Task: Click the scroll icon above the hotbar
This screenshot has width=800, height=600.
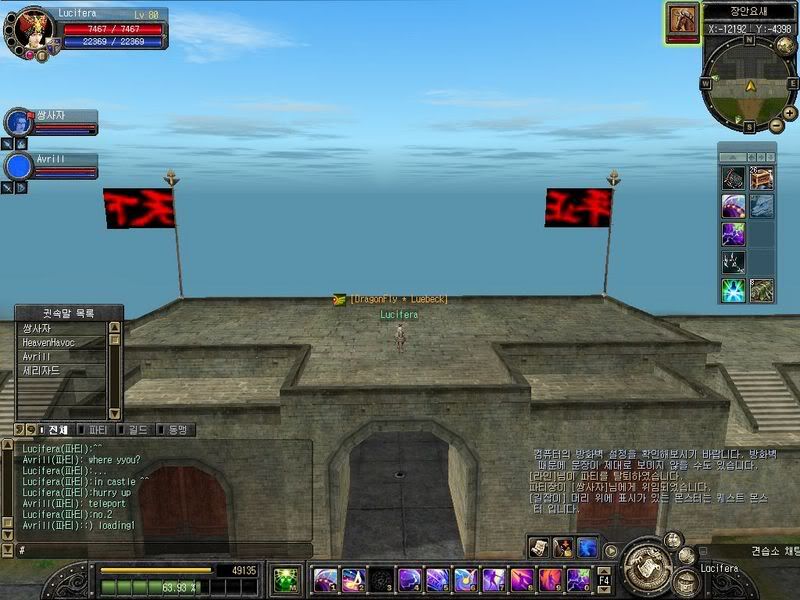Action: [x=540, y=547]
